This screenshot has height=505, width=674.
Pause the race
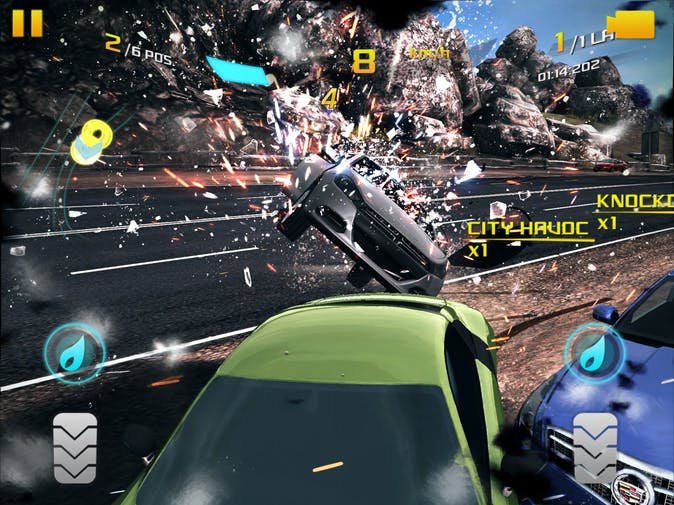(29, 22)
